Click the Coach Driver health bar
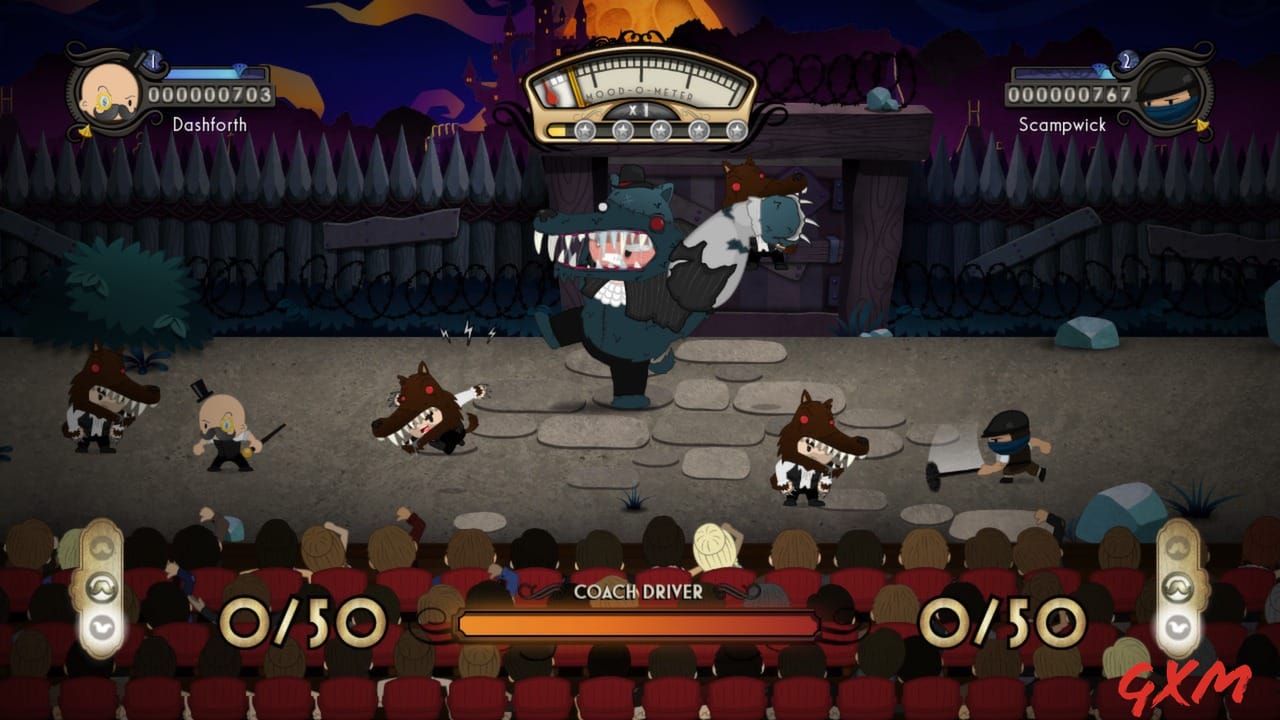1280x720 pixels. [x=640, y=623]
